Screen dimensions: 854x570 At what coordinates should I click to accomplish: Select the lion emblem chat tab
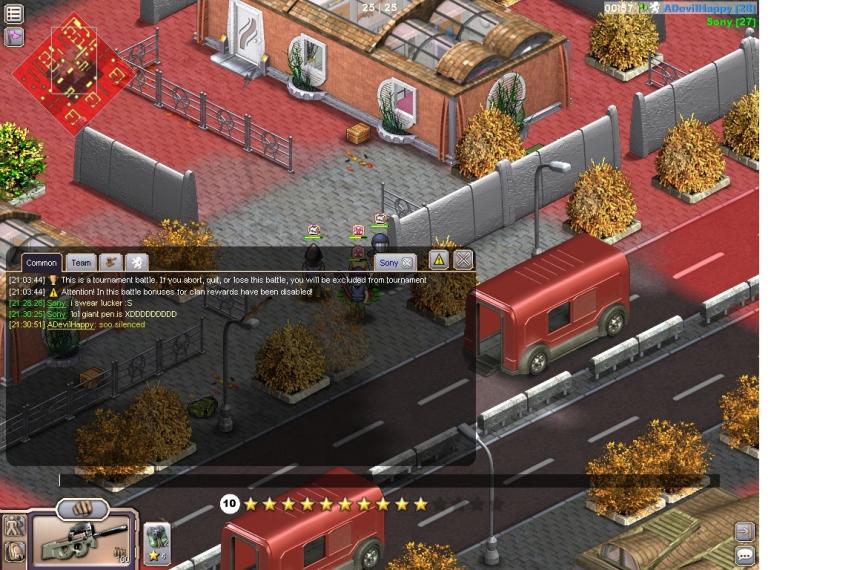pyautogui.click(x=137, y=263)
